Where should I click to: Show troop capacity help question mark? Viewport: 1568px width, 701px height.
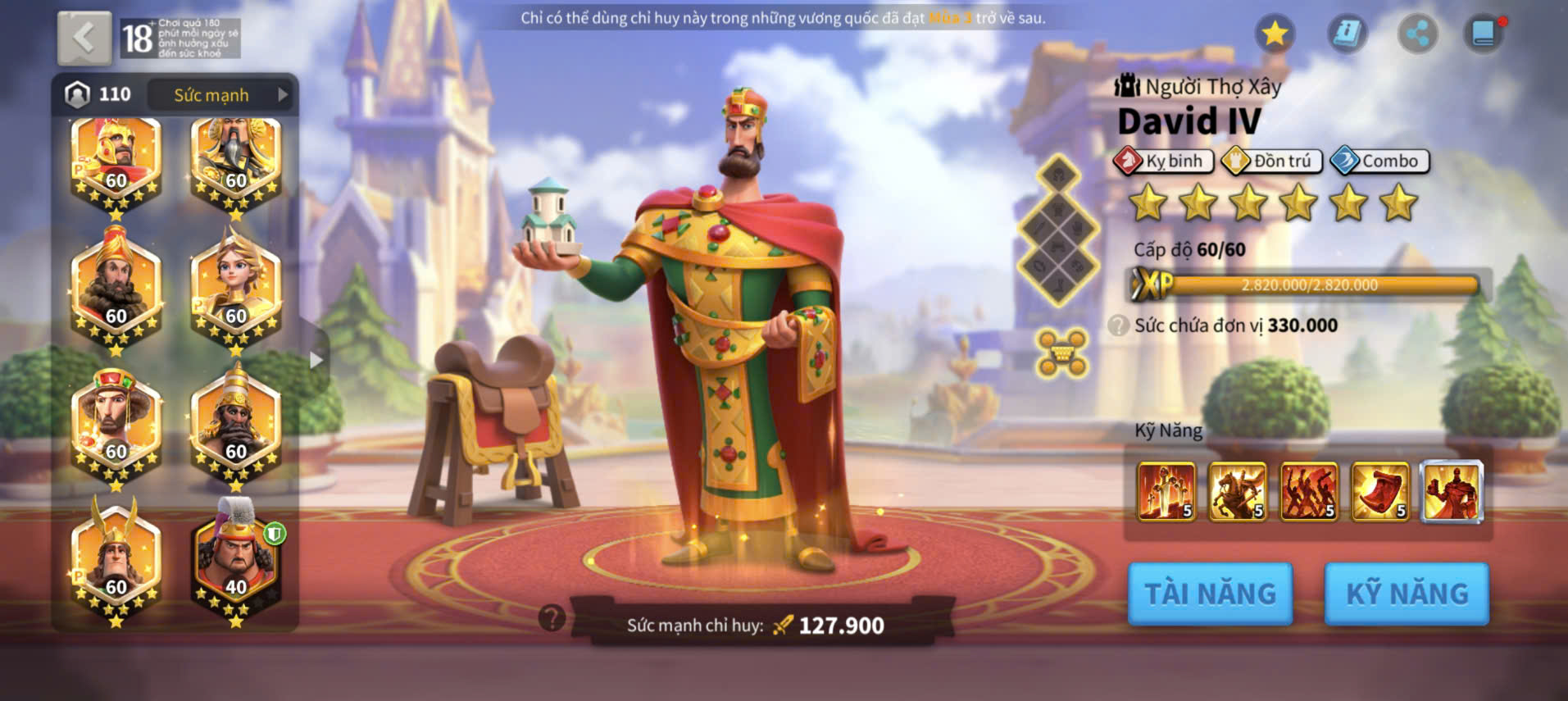[x=1118, y=325]
